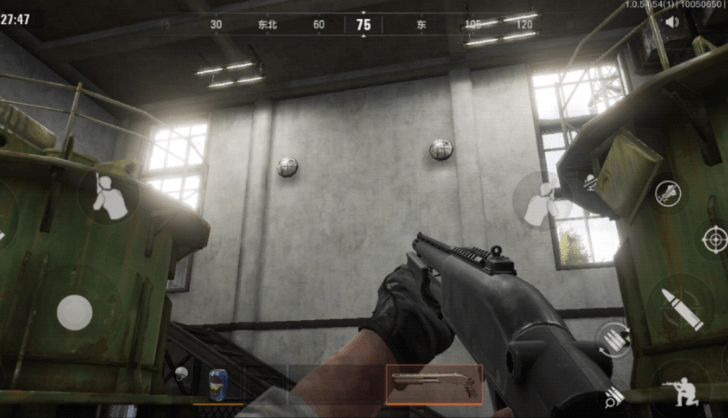
Task: Tap the grenade throw icon
Action: 668,193
